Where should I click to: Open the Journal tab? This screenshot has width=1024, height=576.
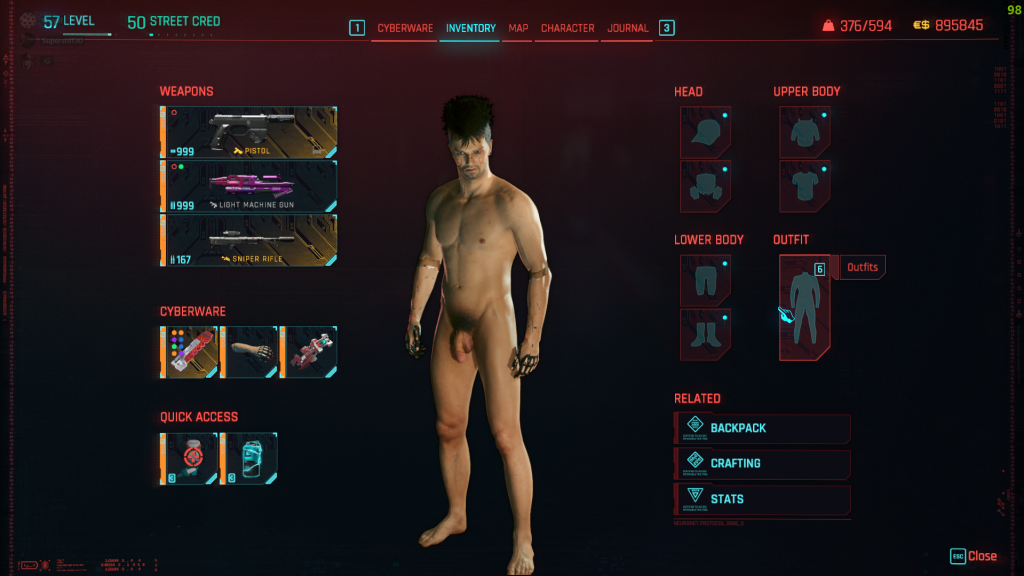pyautogui.click(x=628, y=28)
